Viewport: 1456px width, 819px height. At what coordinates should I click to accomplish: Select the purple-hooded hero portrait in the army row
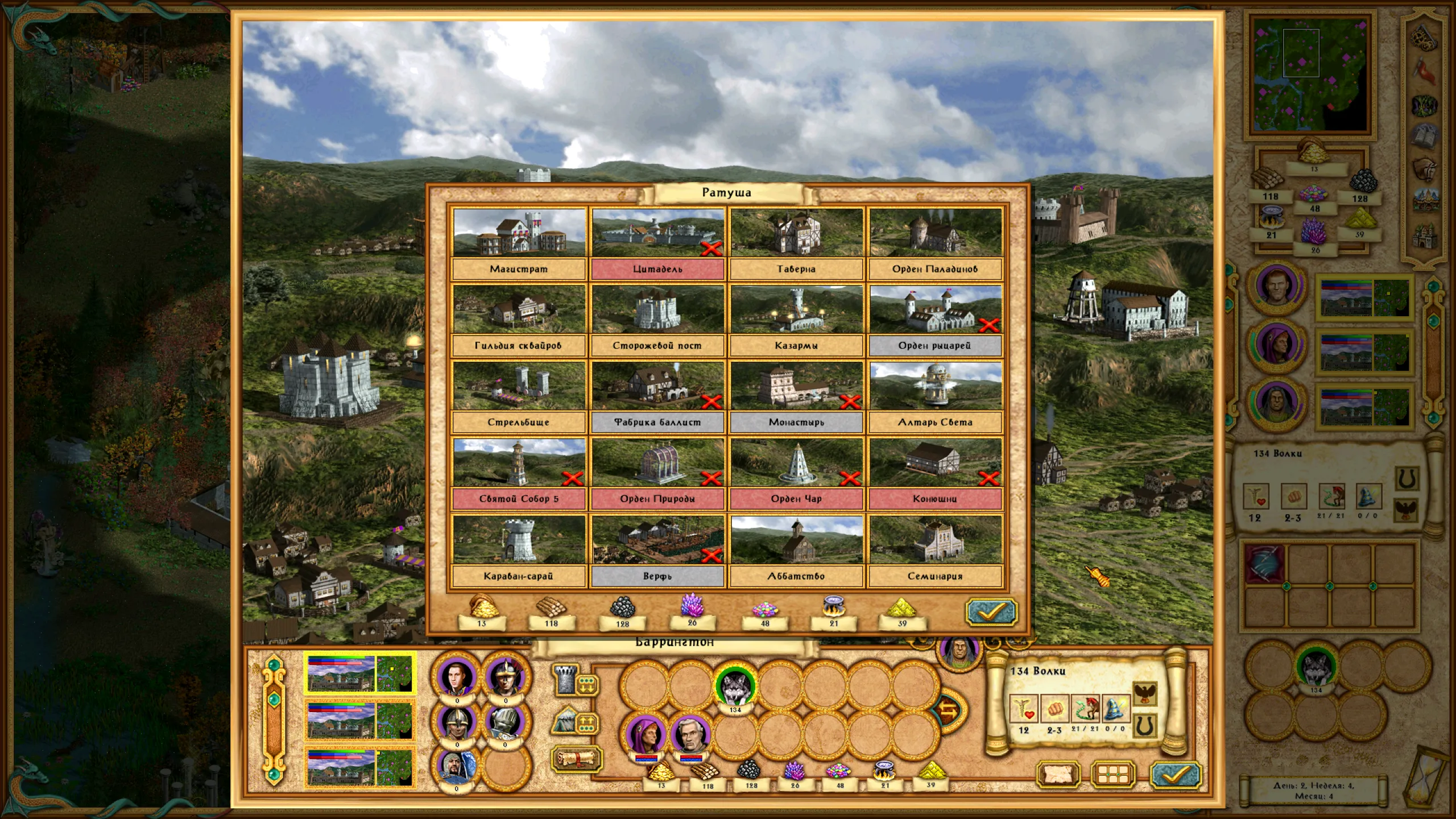click(x=646, y=735)
